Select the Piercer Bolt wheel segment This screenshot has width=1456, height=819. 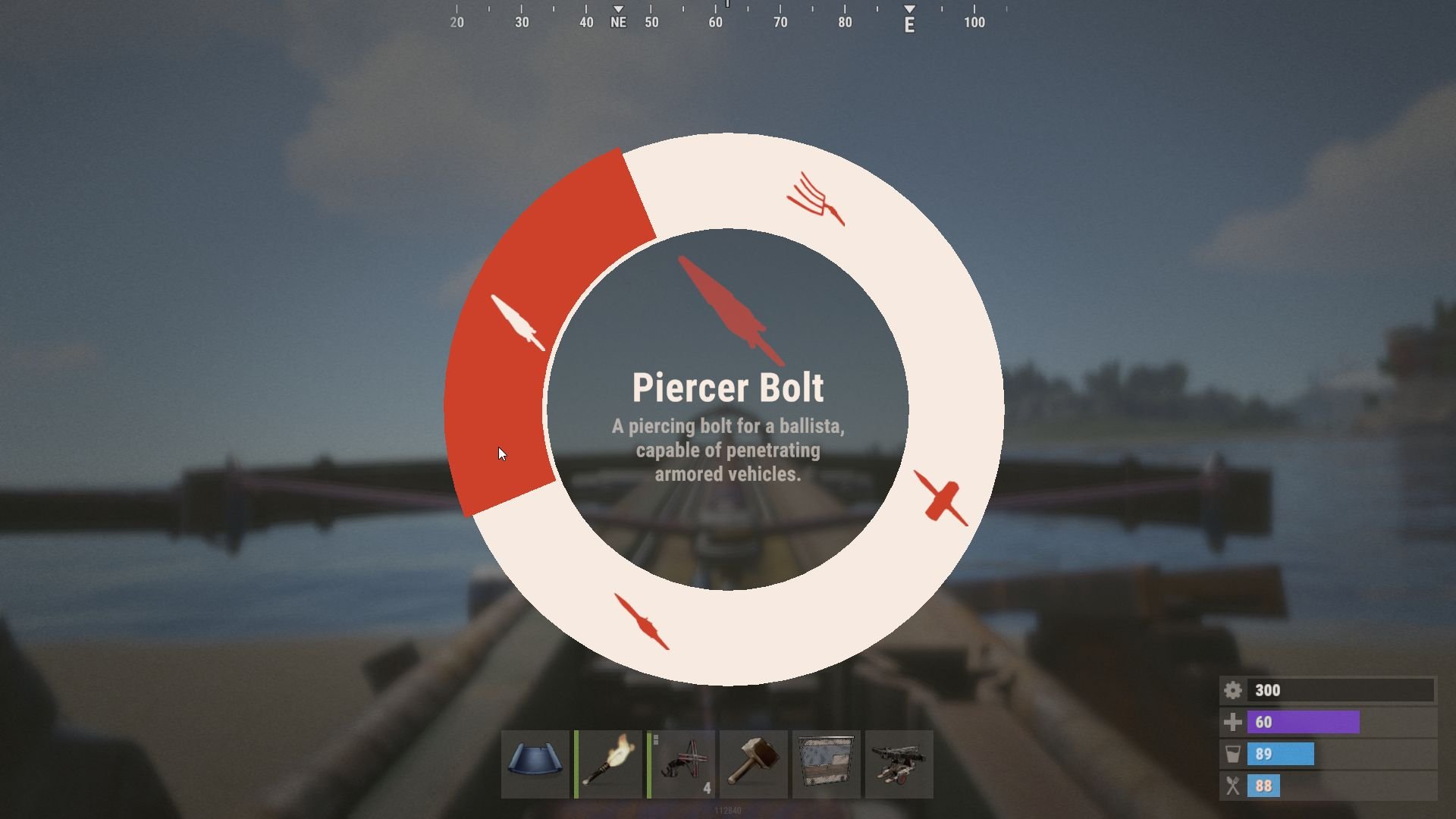519,323
